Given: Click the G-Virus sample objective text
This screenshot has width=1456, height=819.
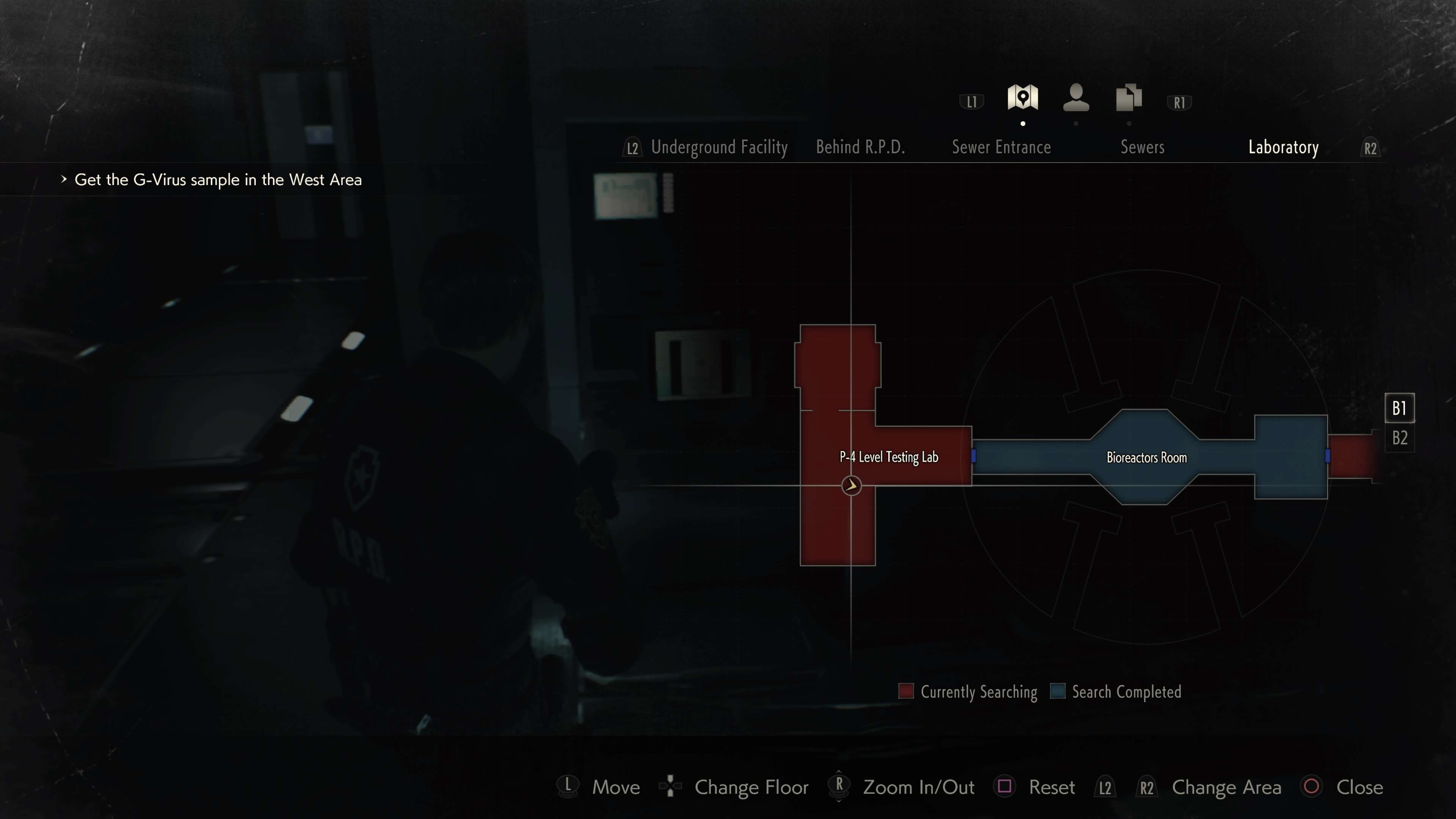Looking at the screenshot, I should 218,180.
